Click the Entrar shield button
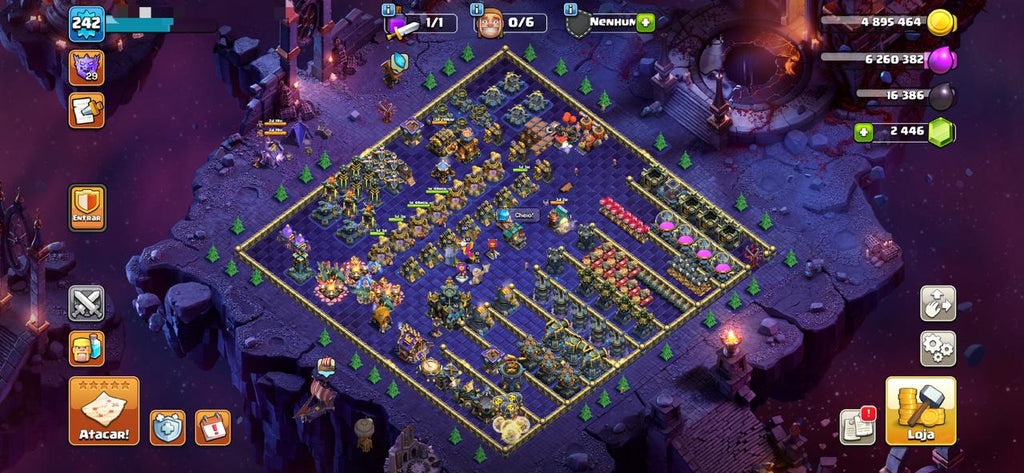Image resolution: width=1024 pixels, height=473 pixels. [87, 207]
